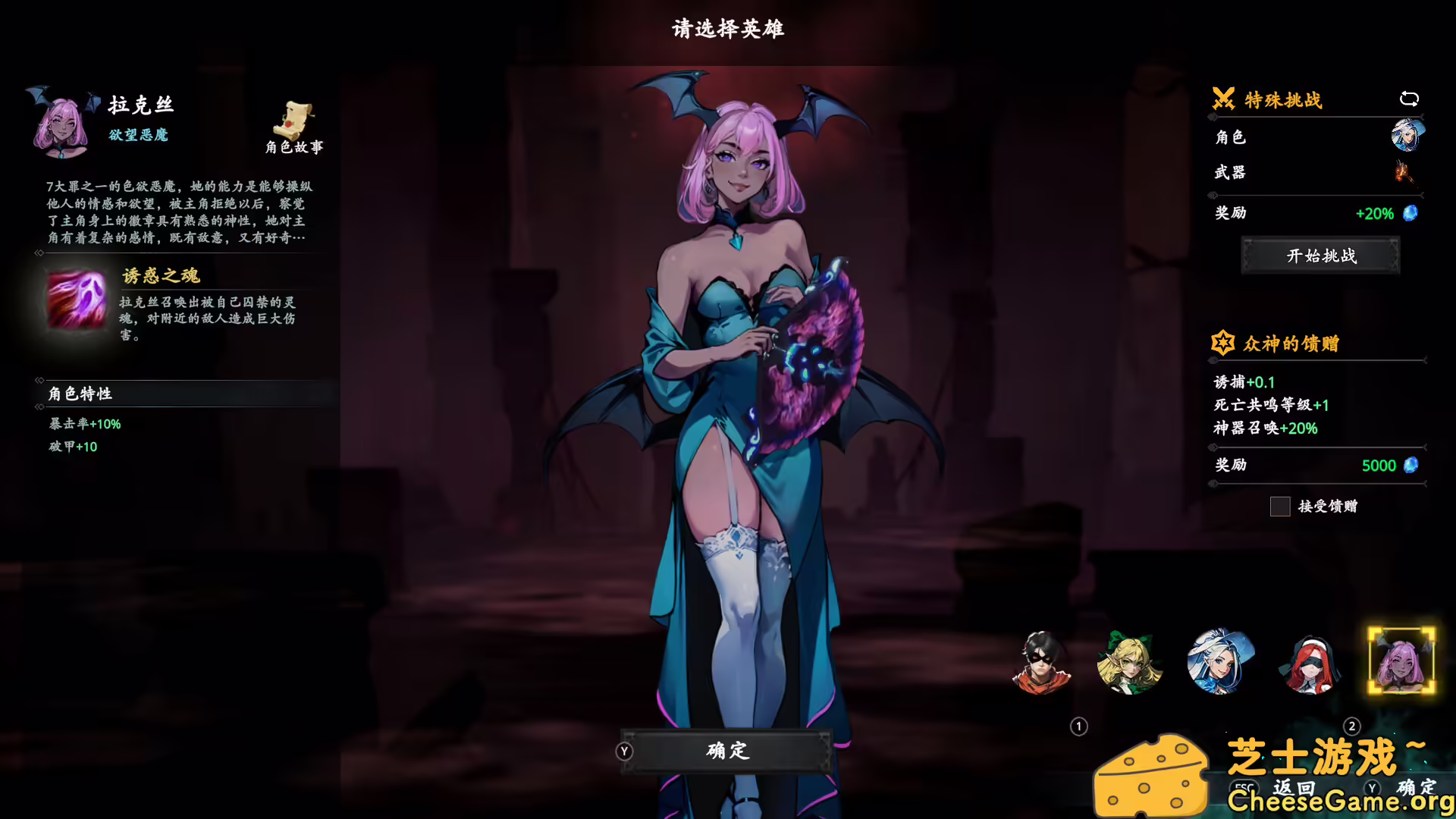Click 返回 next to the ESC prompt
This screenshot has width=1456, height=819.
[1293, 787]
